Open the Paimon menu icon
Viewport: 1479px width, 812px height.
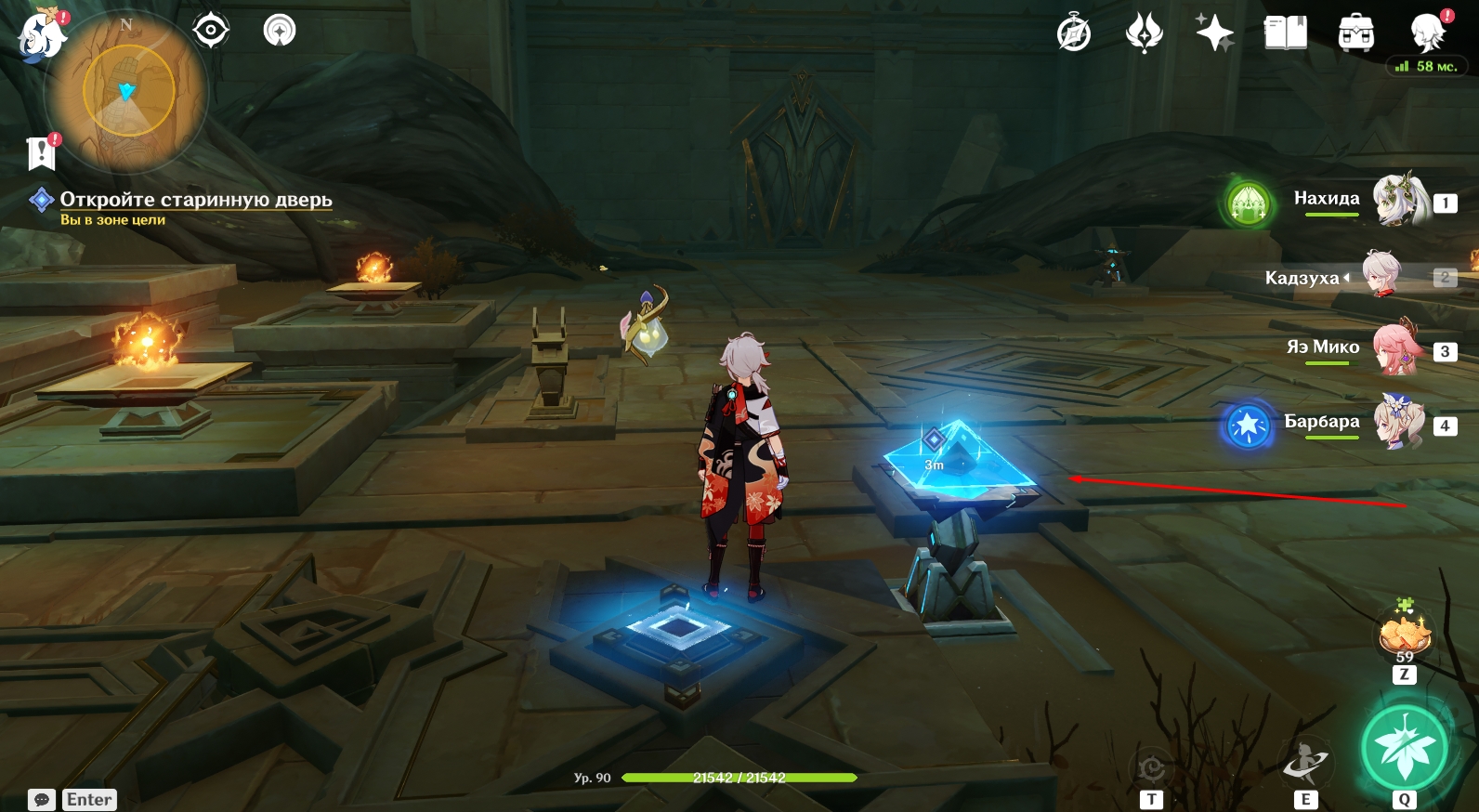pyautogui.click(x=41, y=36)
